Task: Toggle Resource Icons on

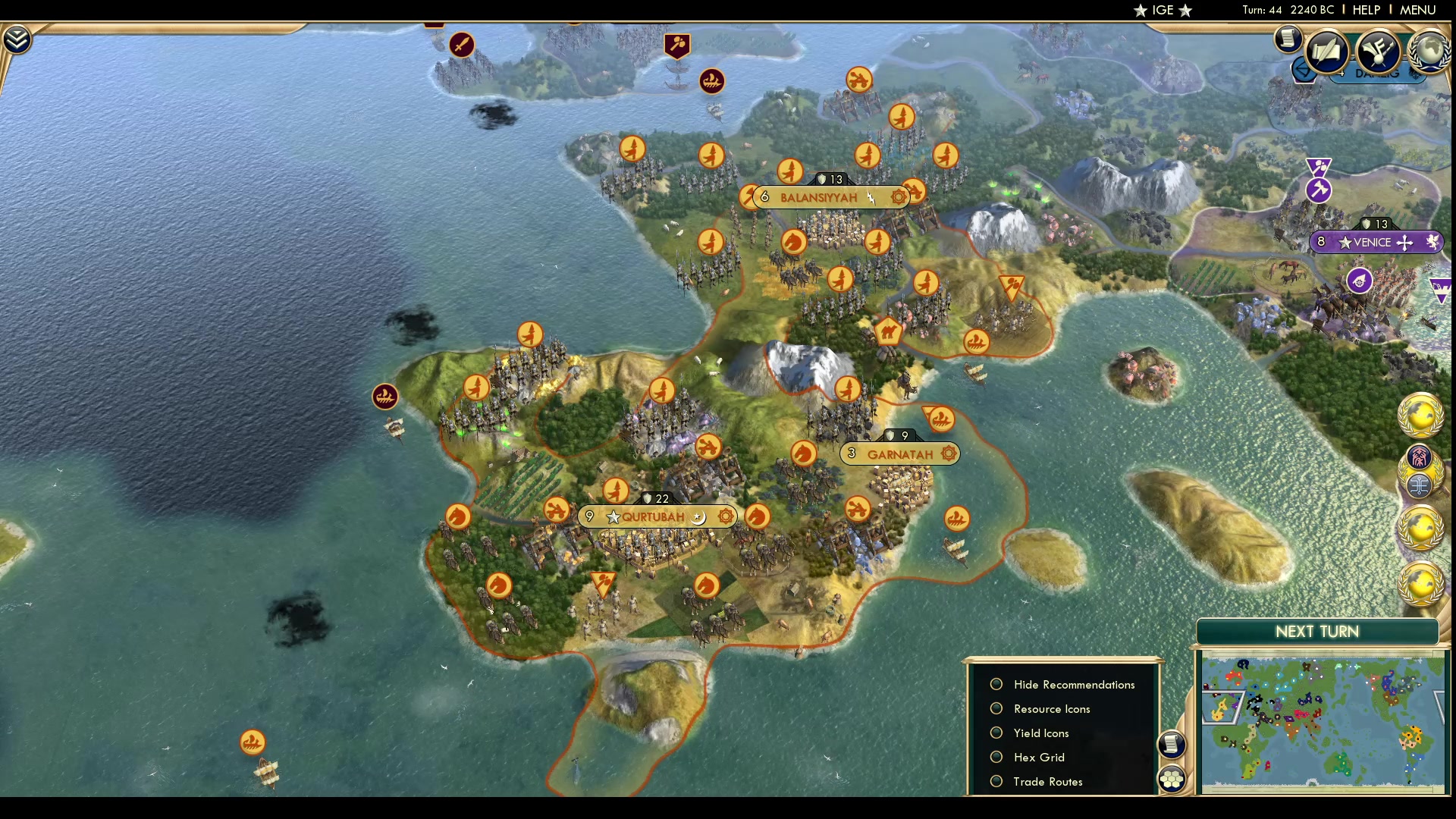Action: (x=996, y=708)
